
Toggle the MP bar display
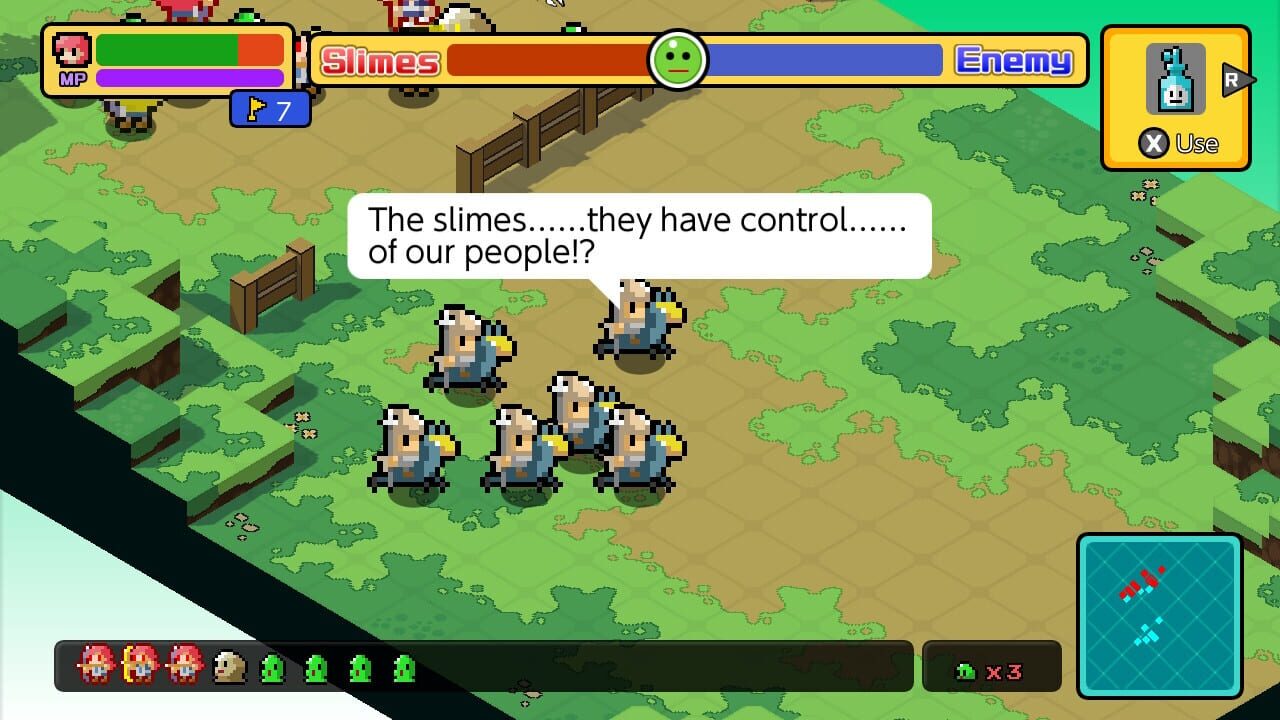[190, 76]
